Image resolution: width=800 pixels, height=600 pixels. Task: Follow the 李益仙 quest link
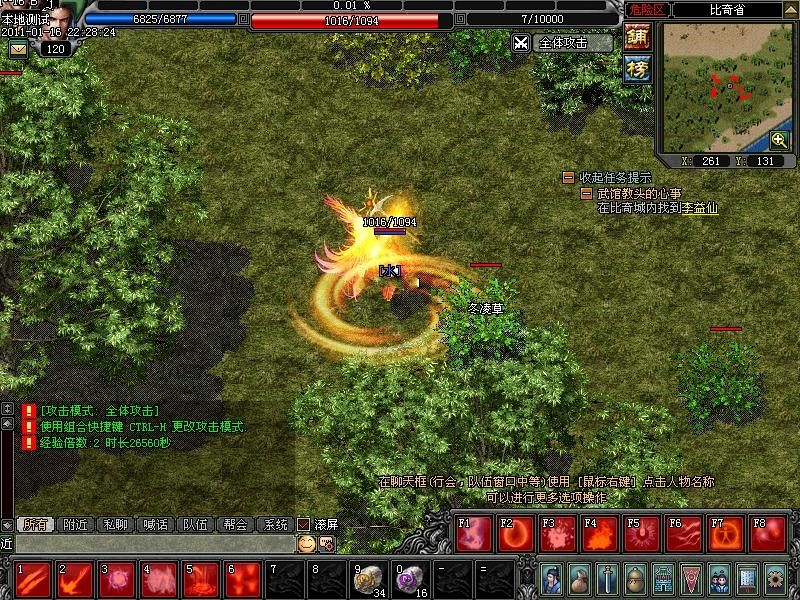click(700, 208)
